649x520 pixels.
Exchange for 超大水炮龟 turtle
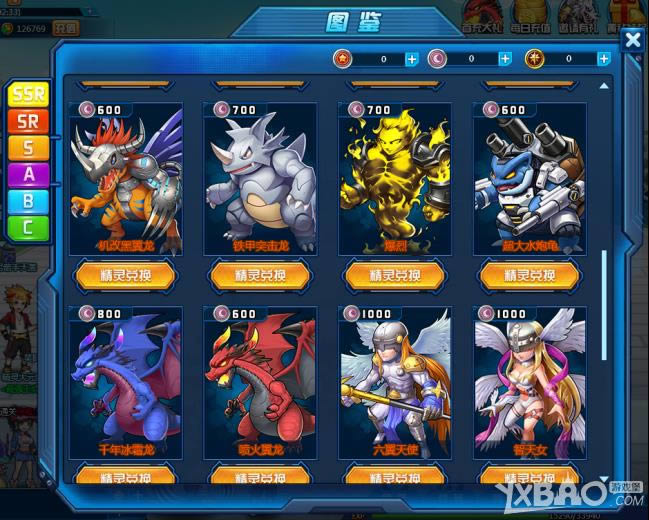pos(530,275)
